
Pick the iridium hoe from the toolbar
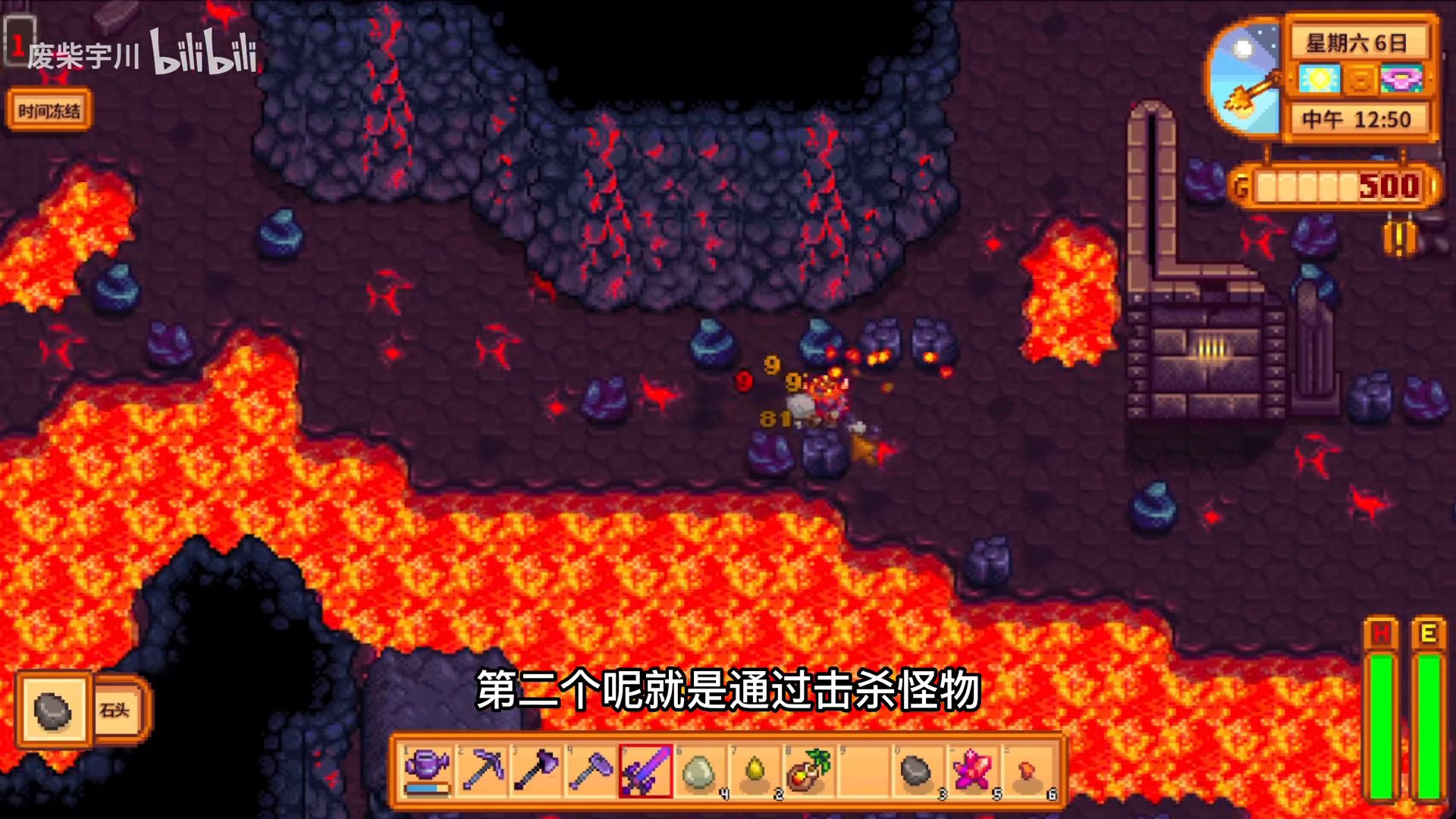pos(591,770)
